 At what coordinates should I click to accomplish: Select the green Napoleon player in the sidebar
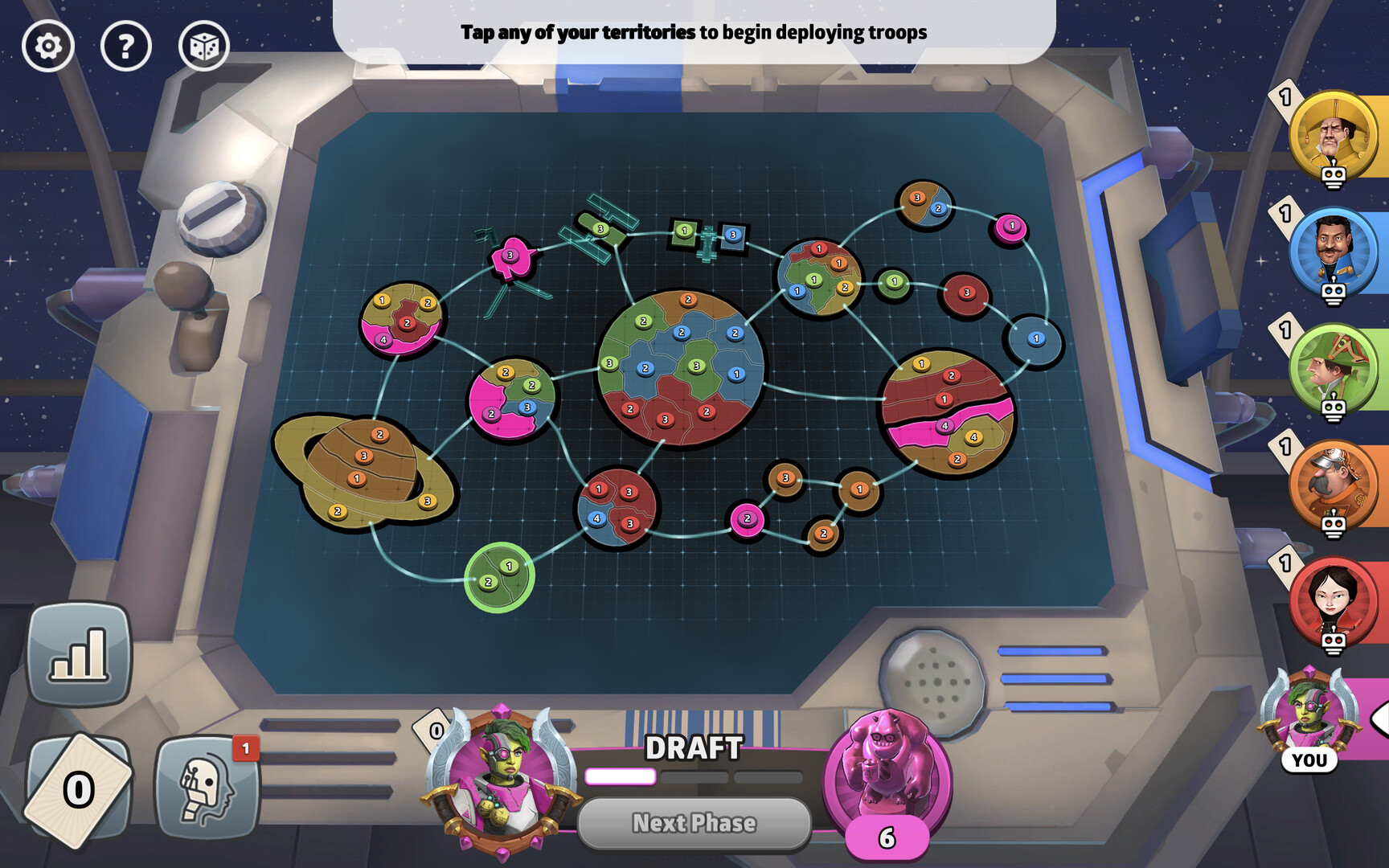[1335, 366]
